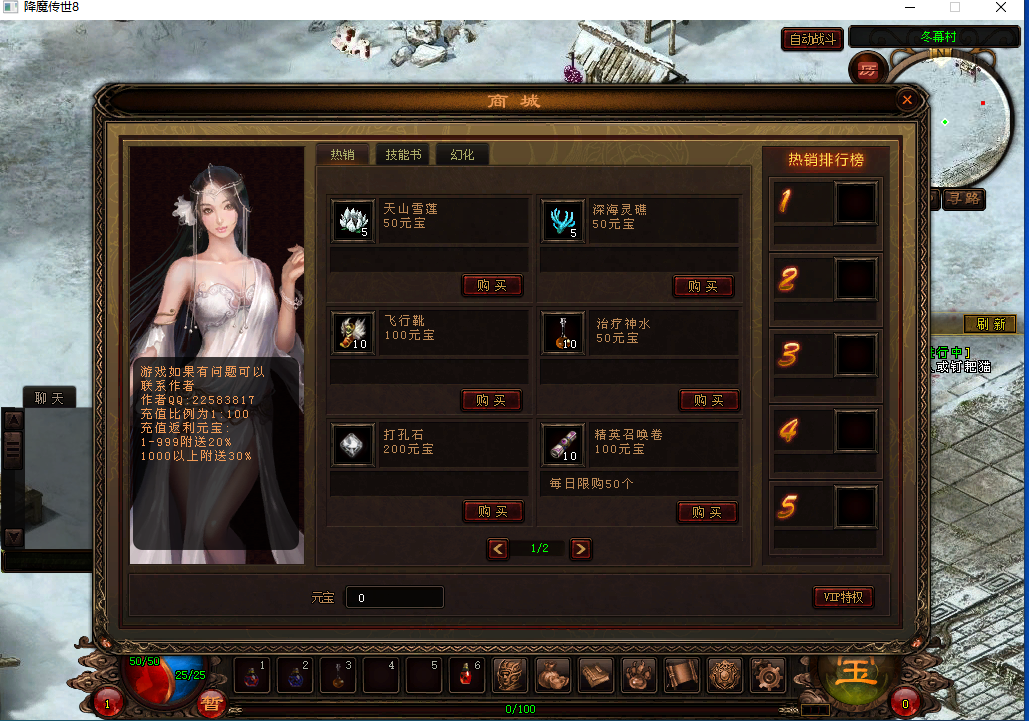The height and width of the screenshot is (721, 1029).
Task: Purchase 深海灵礁 for 50元宝
Action: (703, 287)
